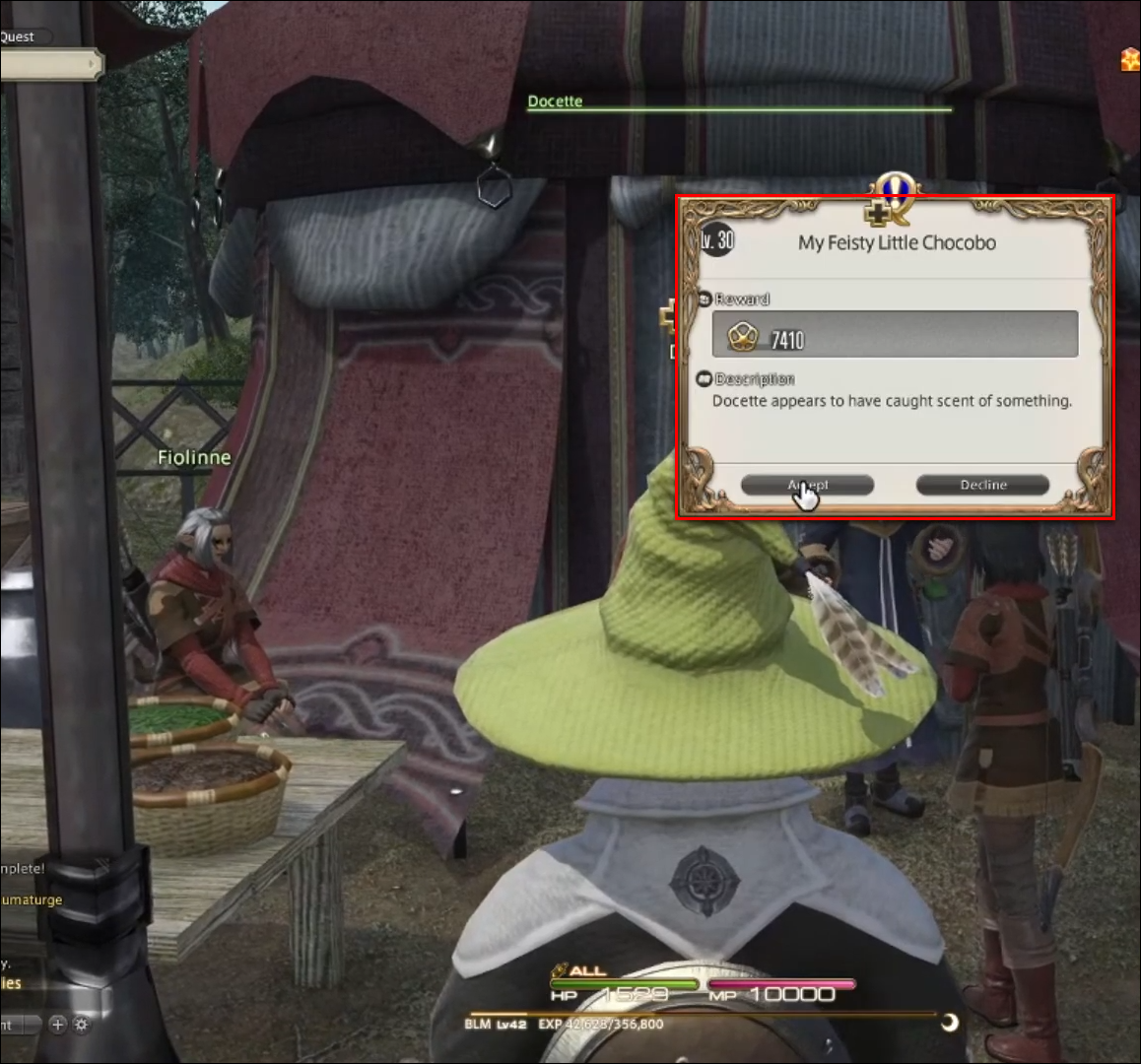Image resolution: width=1141 pixels, height=1064 pixels.
Task: Accept the My Feisty Little Chocobo quest
Action: [x=807, y=485]
